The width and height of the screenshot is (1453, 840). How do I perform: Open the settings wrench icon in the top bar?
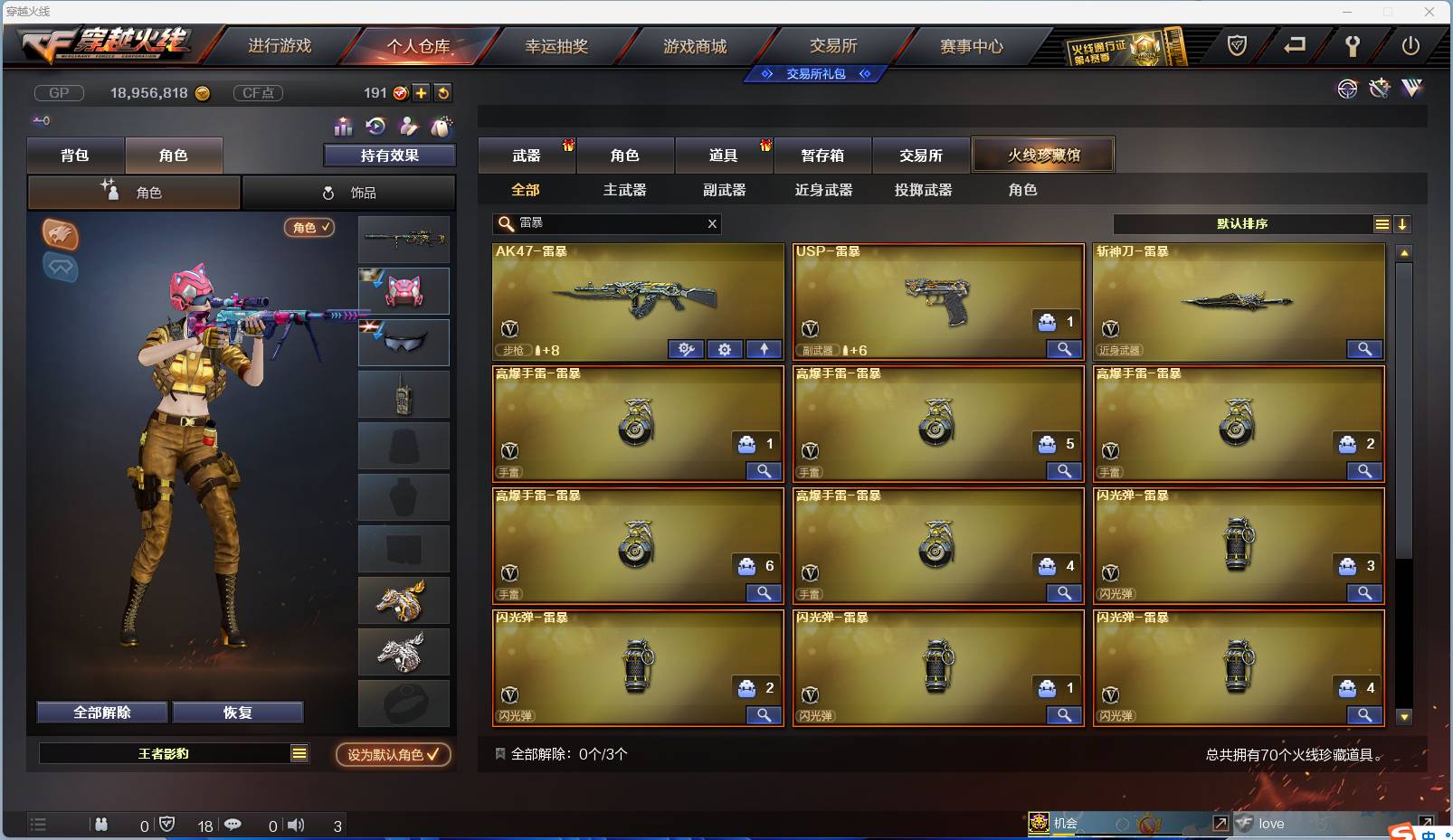click(1352, 46)
